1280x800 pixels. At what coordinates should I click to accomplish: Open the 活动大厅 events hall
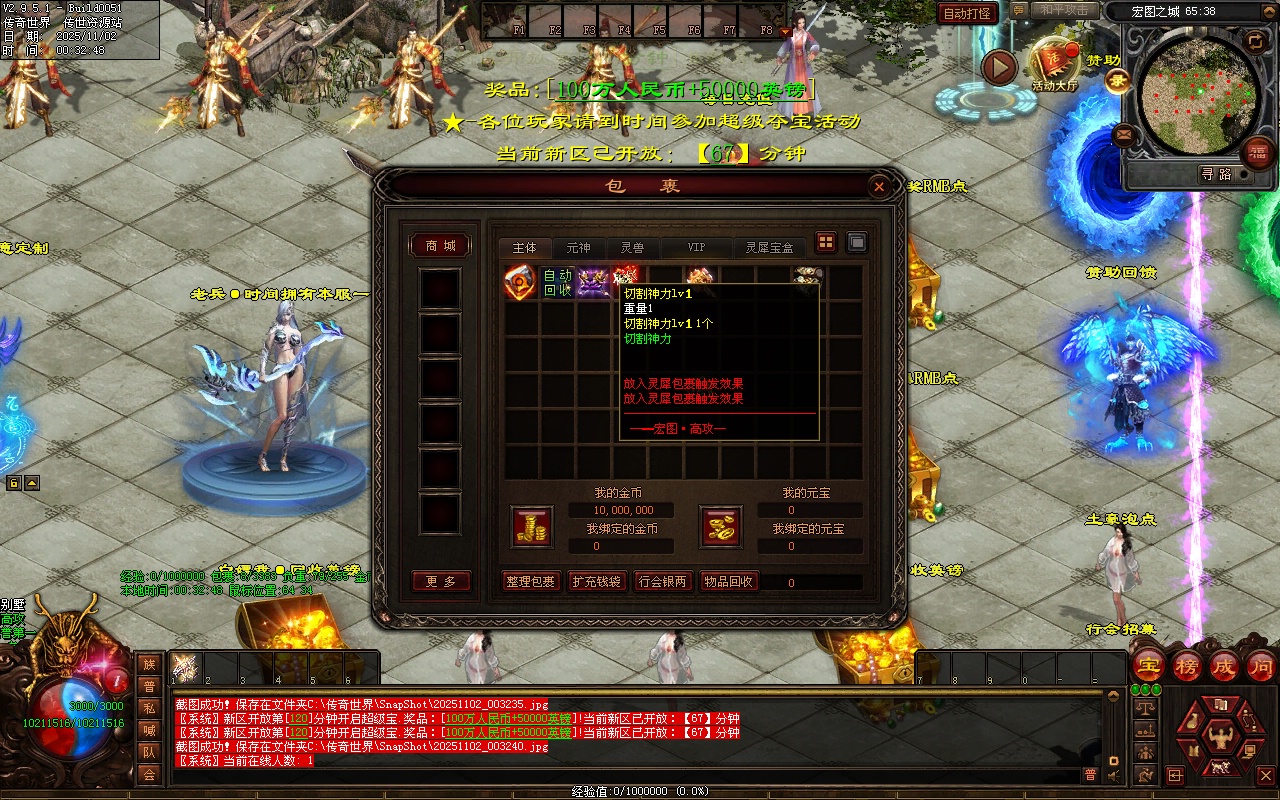[1055, 66]
